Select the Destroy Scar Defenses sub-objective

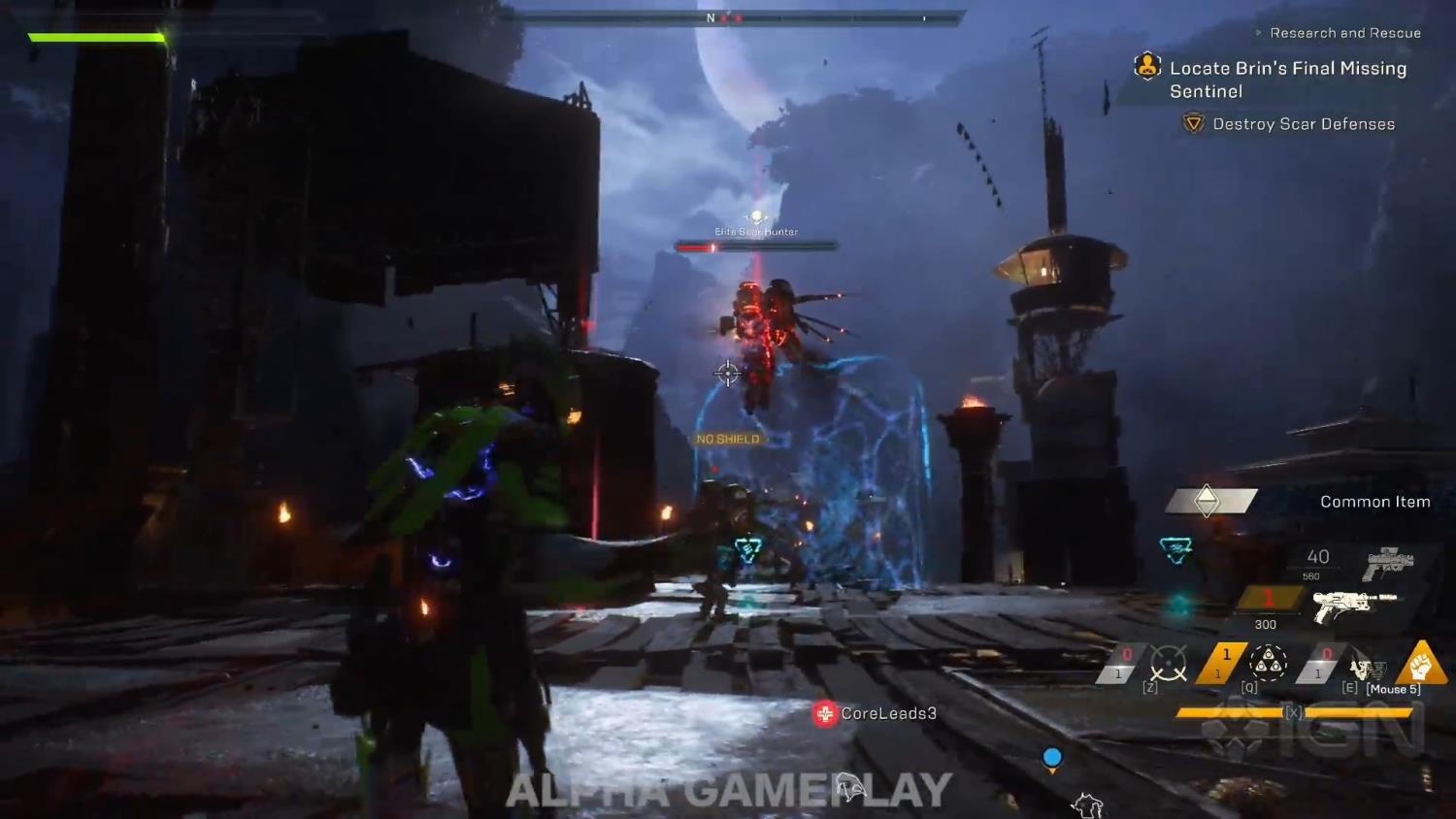[1303, 124]
